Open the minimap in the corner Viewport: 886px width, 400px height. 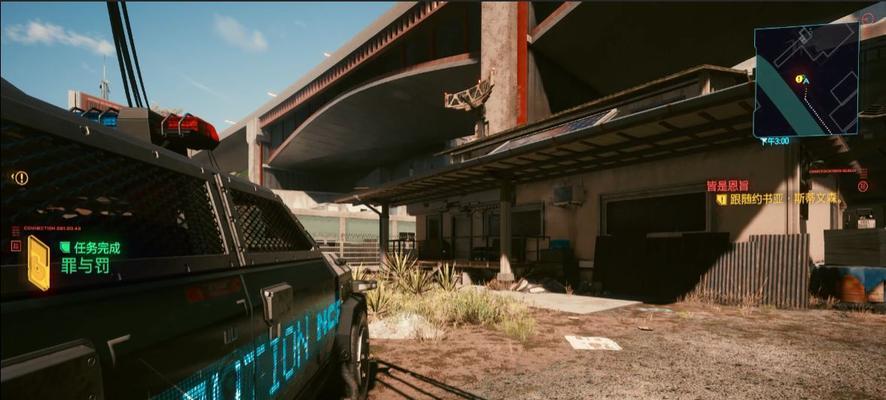coord(806,79)
